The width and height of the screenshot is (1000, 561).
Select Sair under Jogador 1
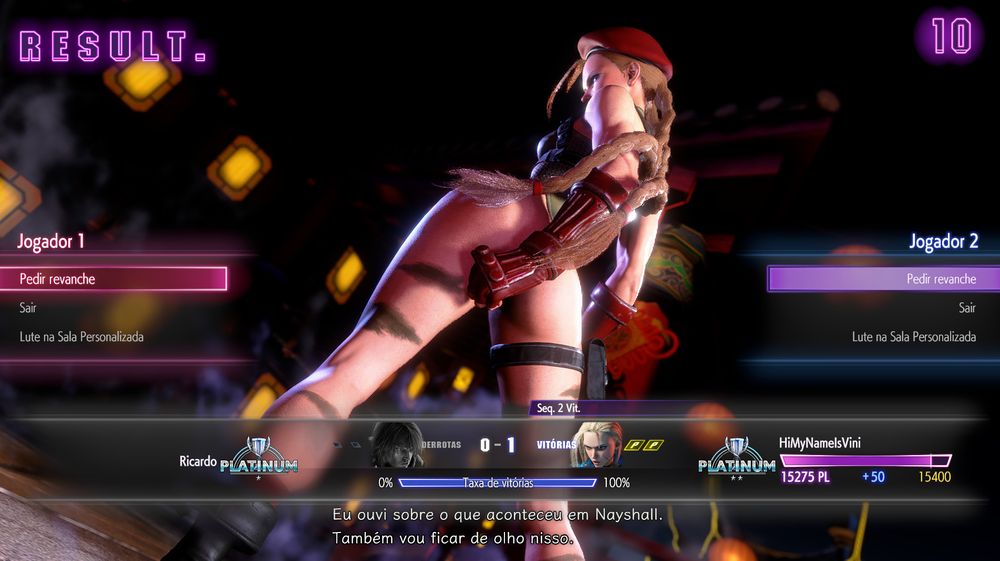click(x=28, y=308)
